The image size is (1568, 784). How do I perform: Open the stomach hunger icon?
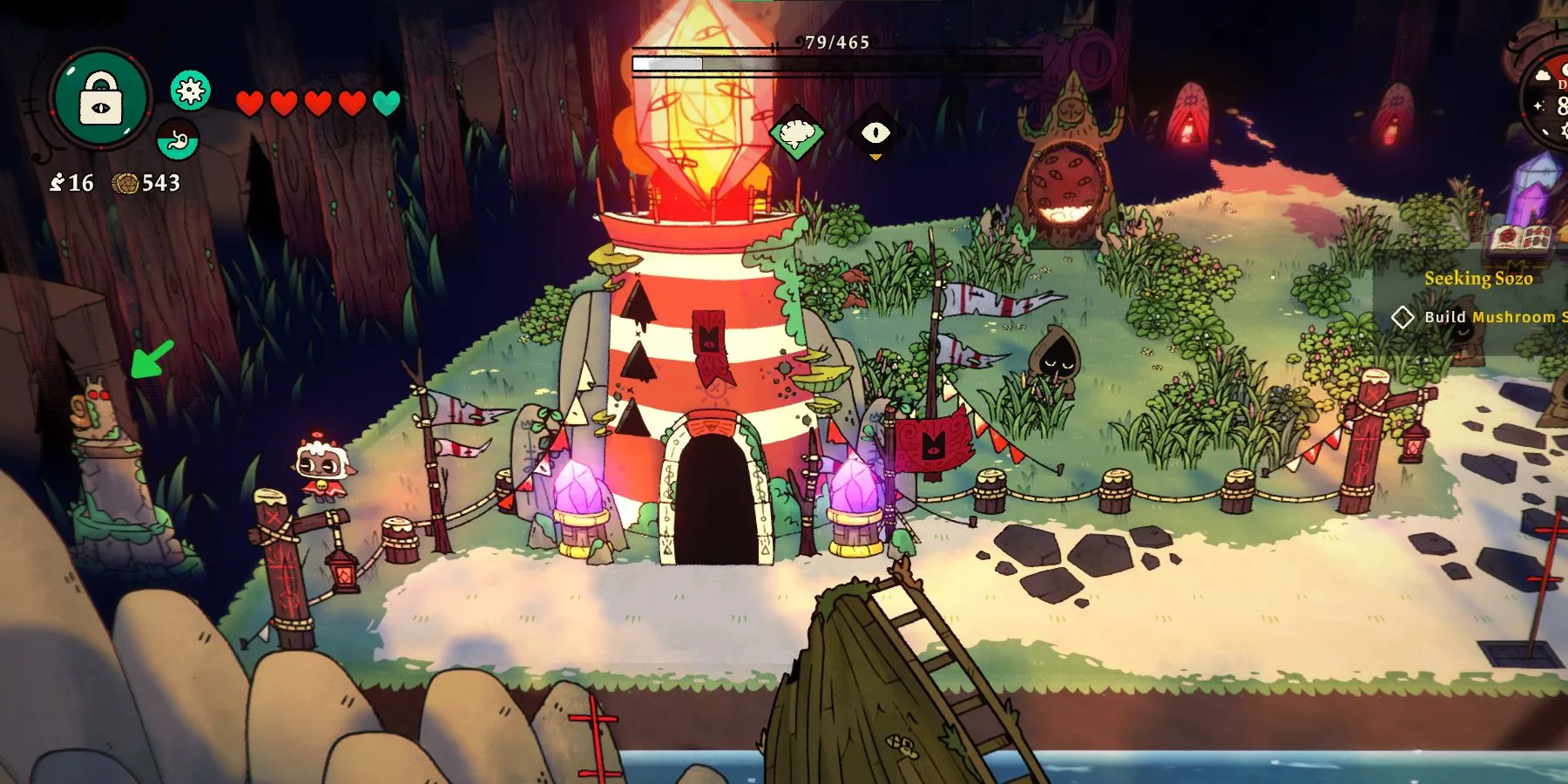[x=178, y=139]
